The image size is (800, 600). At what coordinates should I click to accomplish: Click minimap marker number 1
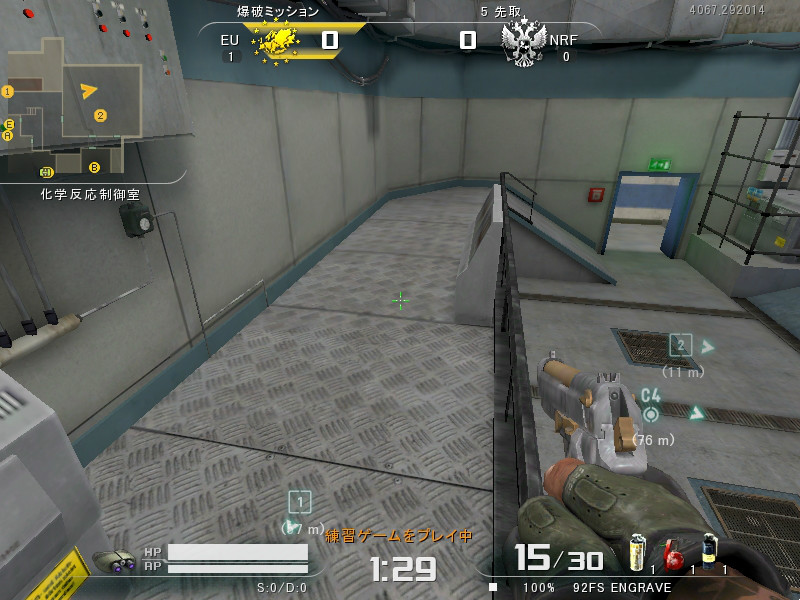8,91
